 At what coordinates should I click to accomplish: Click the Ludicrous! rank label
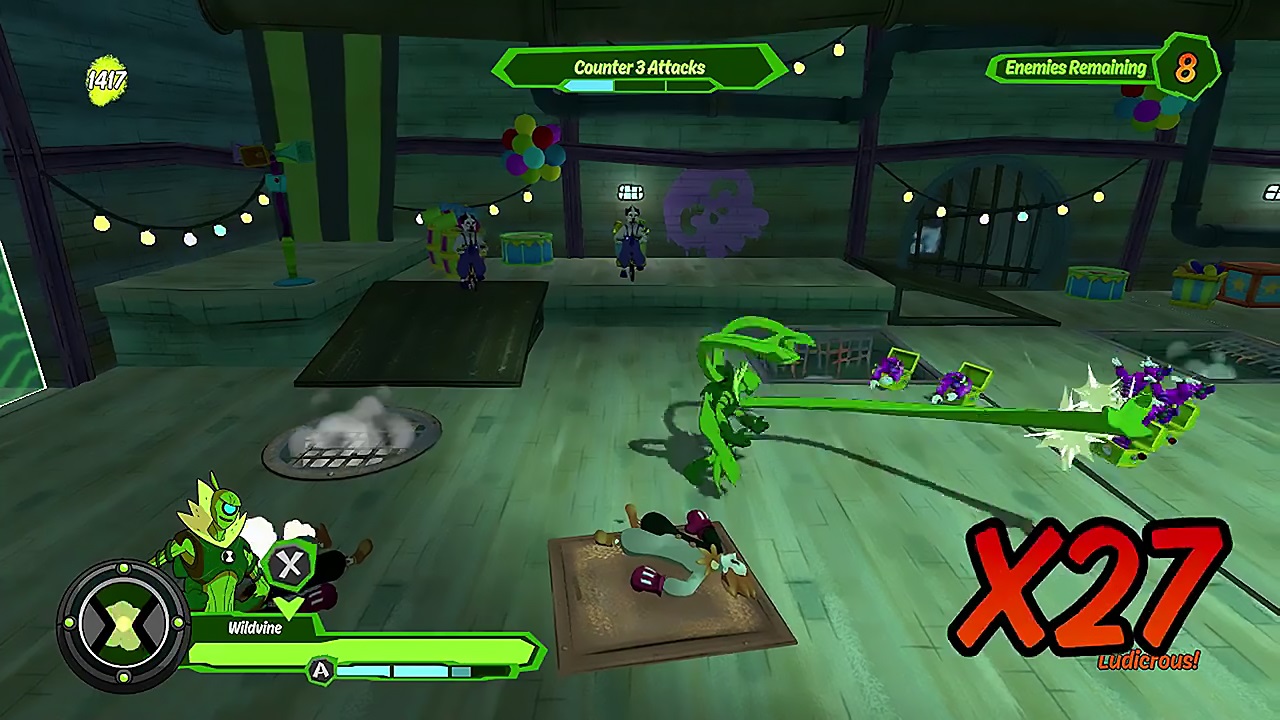1148,660
